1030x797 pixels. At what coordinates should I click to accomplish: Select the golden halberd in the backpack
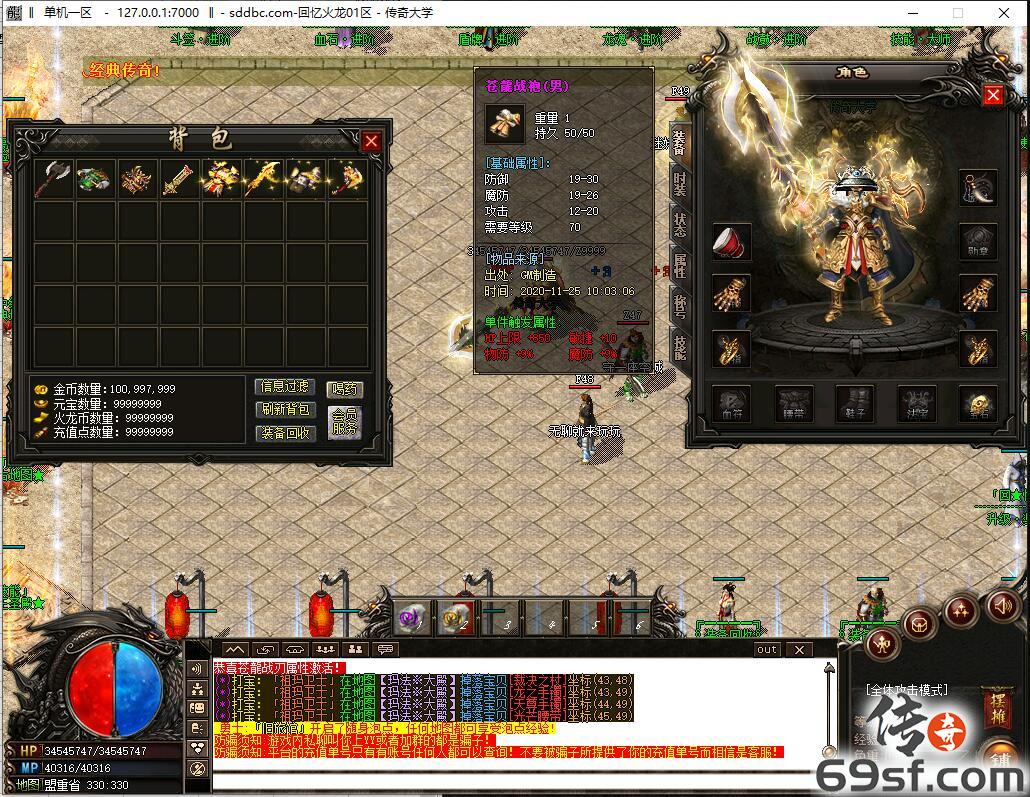[263, 180]
